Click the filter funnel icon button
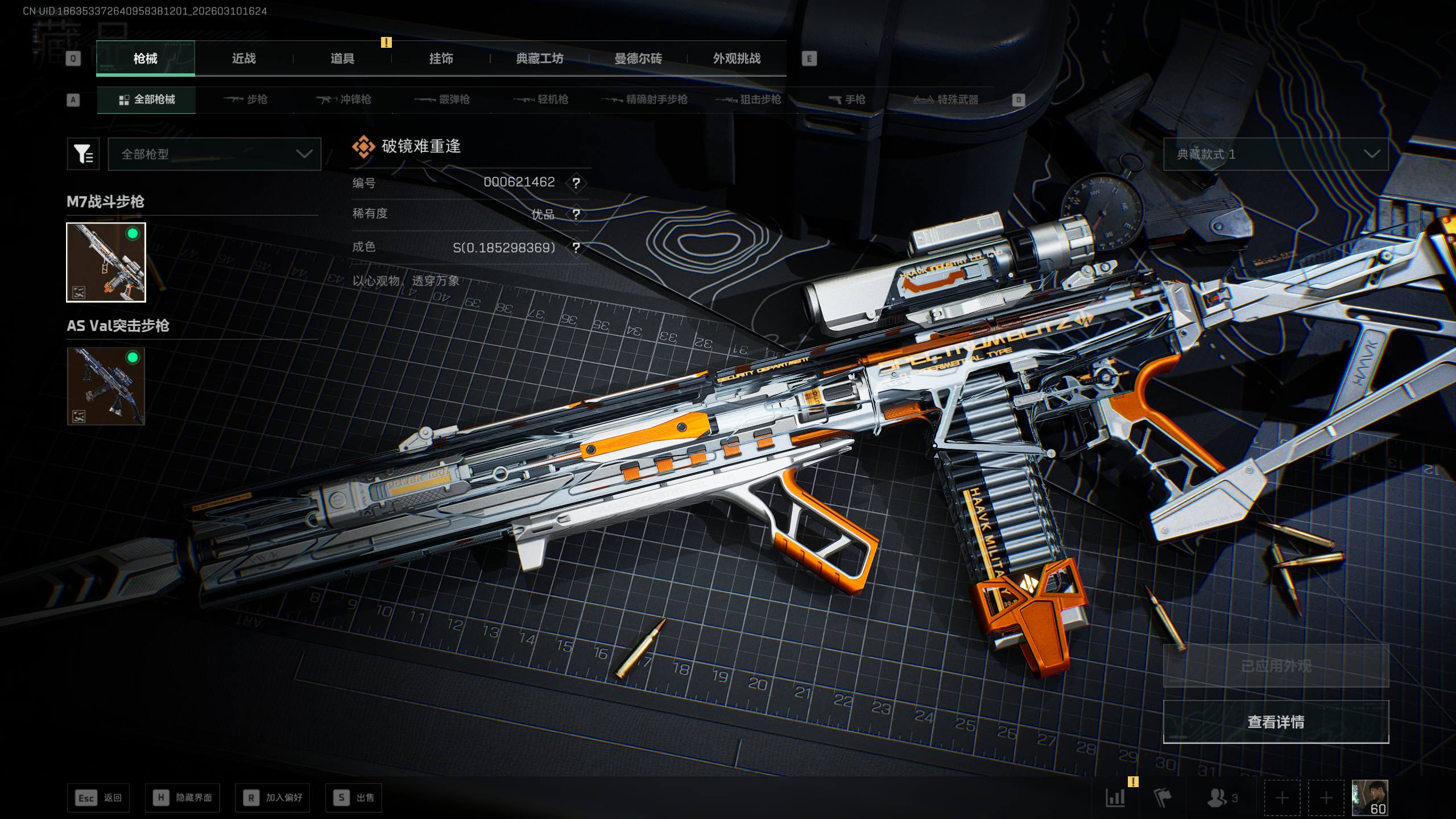Image resolution: width=1456 pixels, height=819 pixels. coord(83,154)
